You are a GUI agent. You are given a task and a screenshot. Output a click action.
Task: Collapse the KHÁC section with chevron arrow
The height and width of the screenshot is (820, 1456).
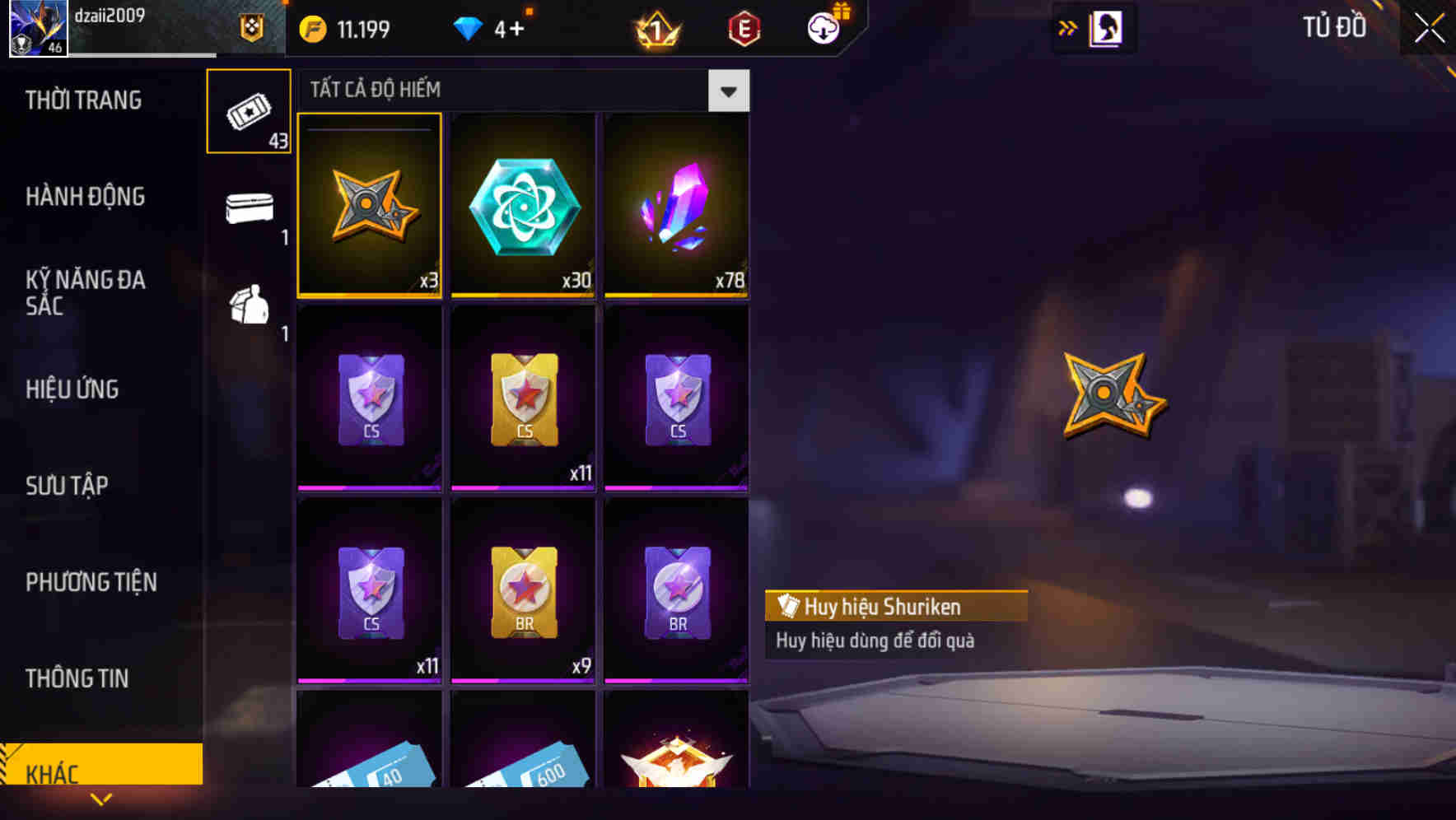(101, 799)
